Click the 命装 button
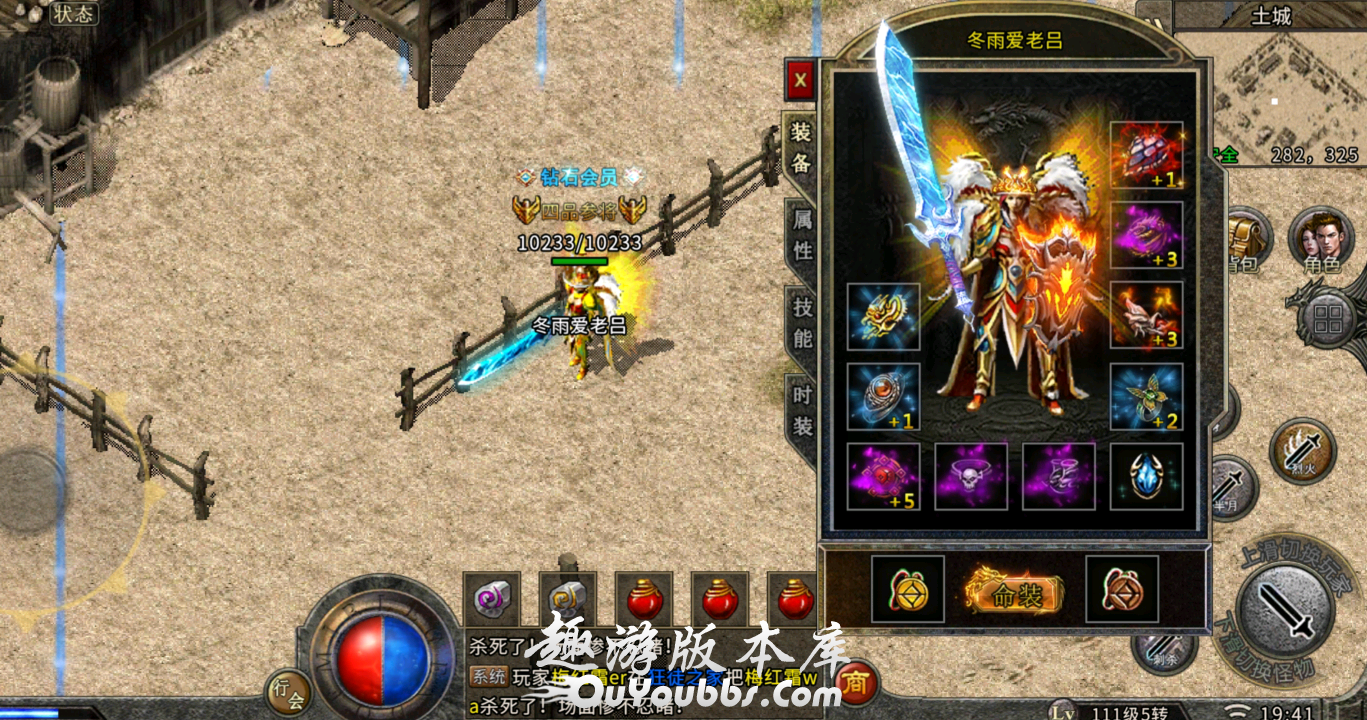This screenshot has height=720, width=1367. click(1015, 594)
